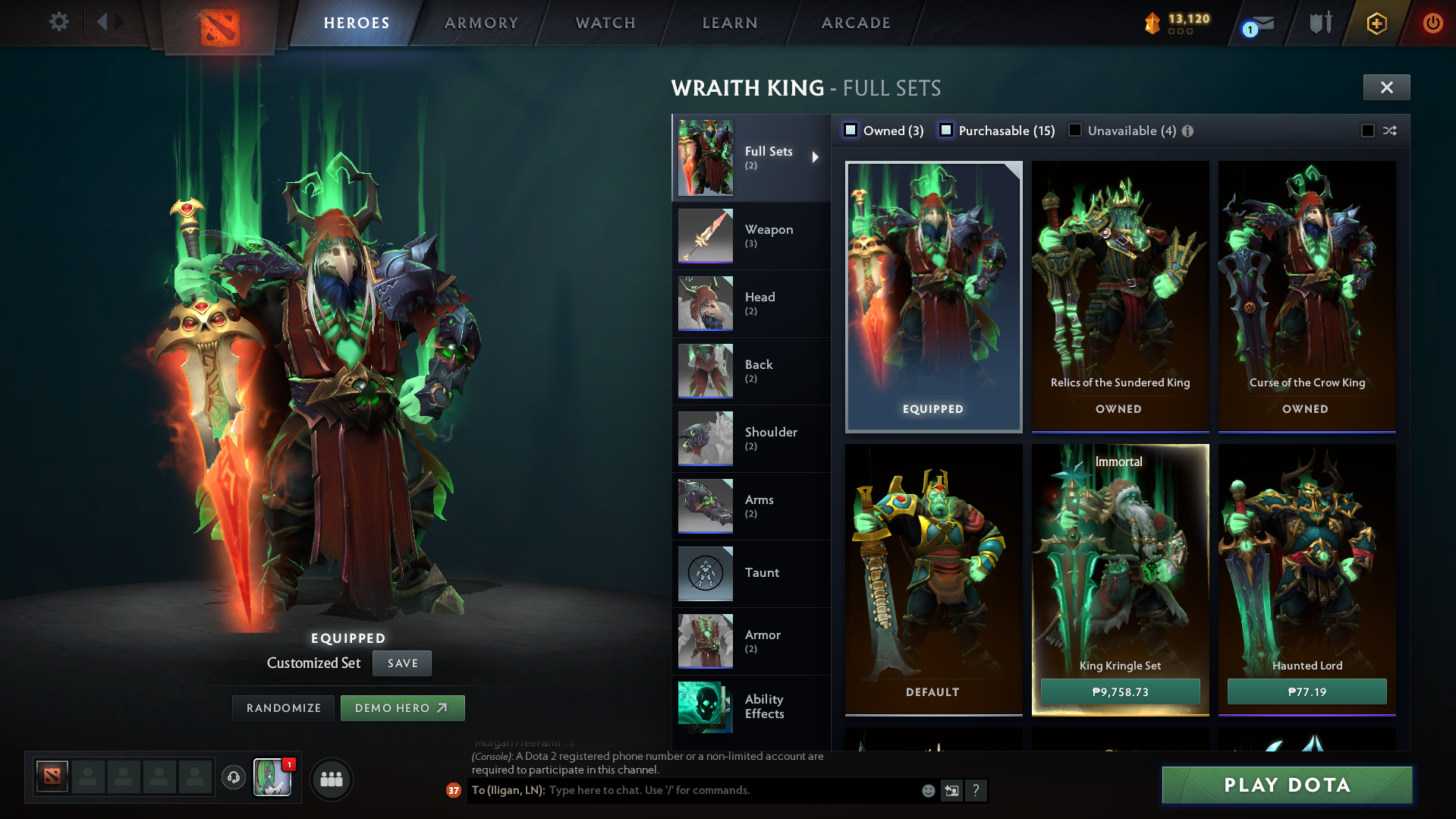
Task: Click the SAVE button for customized set
Action: tap(401, 663)
